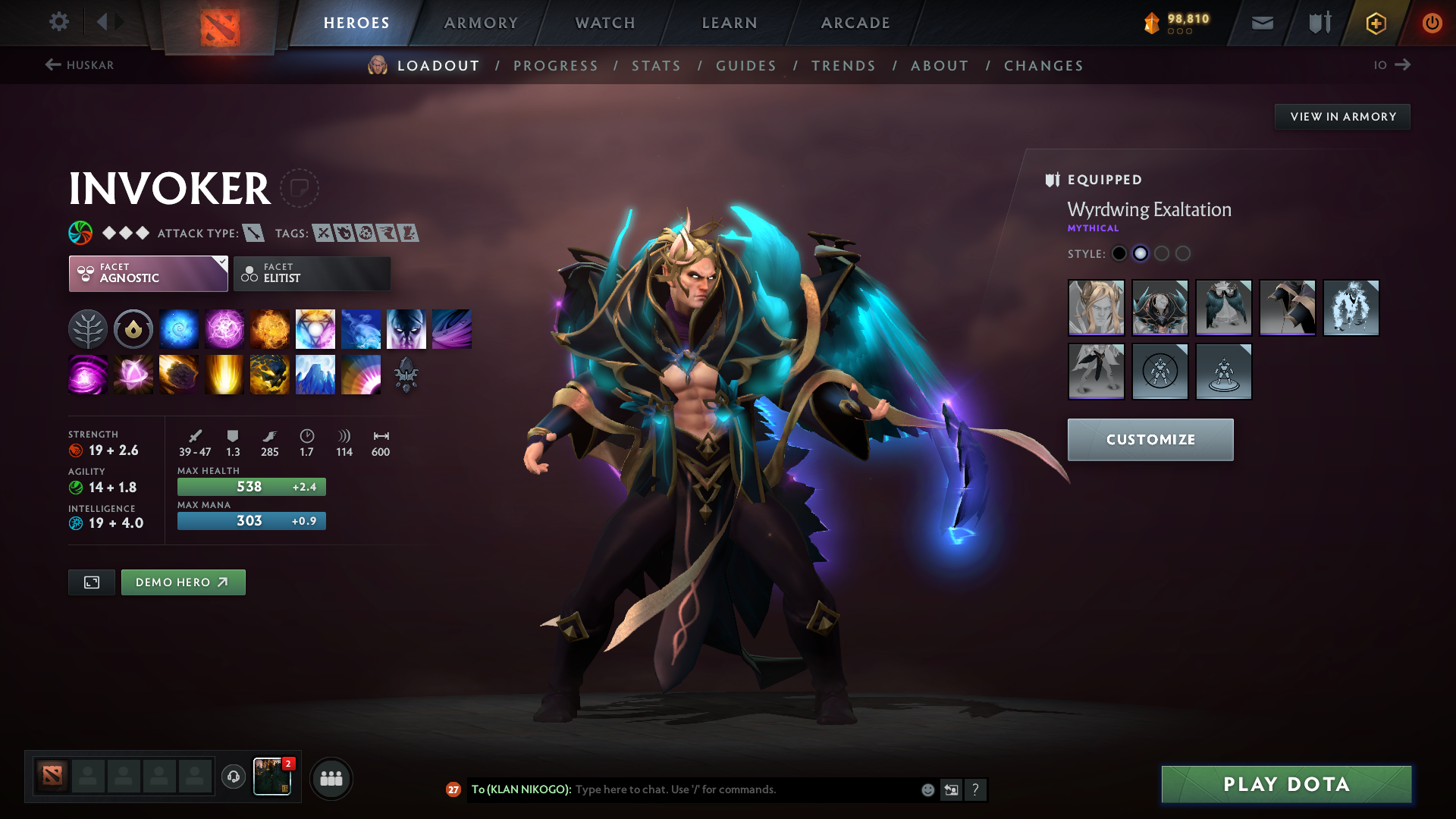Expand the Agnostic facet dropdown

click(148, 273)
